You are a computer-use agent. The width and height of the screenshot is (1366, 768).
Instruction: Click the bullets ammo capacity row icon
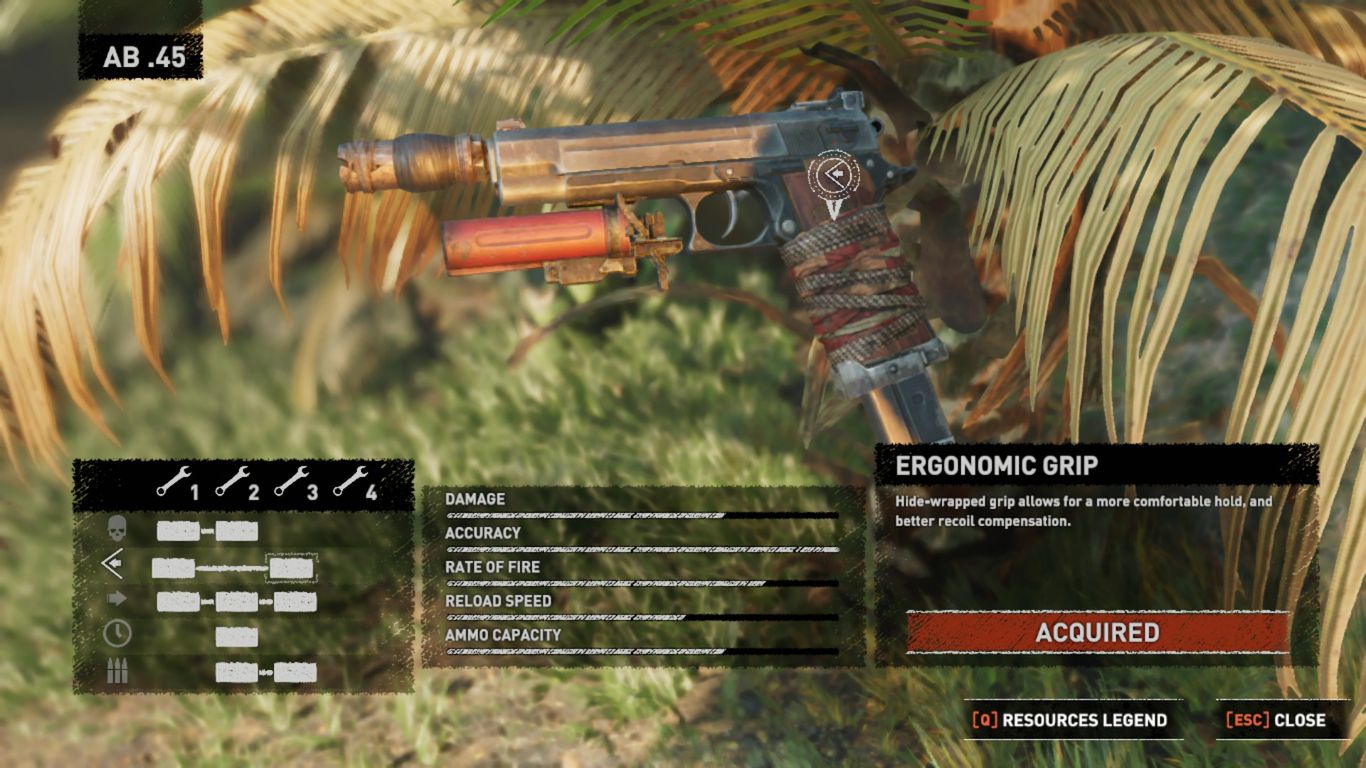pyautogui.click(x=117, y=671)
